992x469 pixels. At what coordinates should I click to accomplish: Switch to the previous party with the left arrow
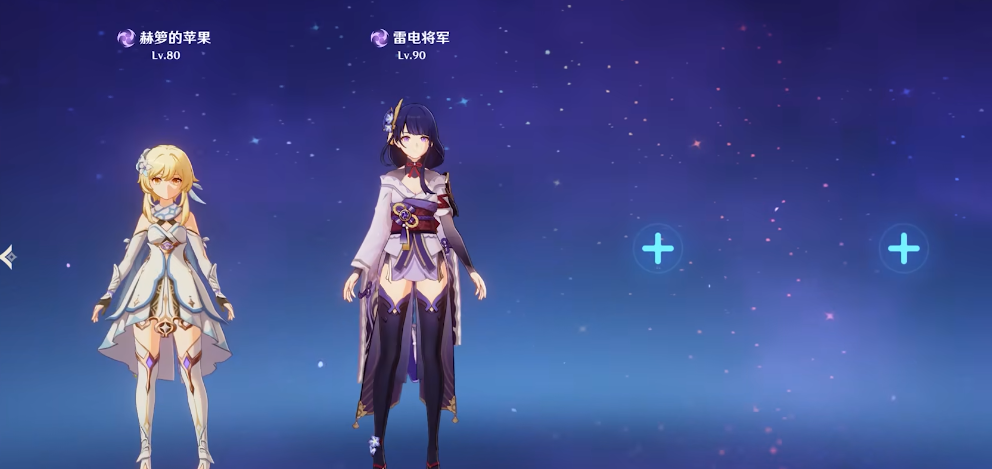[8, 257]
